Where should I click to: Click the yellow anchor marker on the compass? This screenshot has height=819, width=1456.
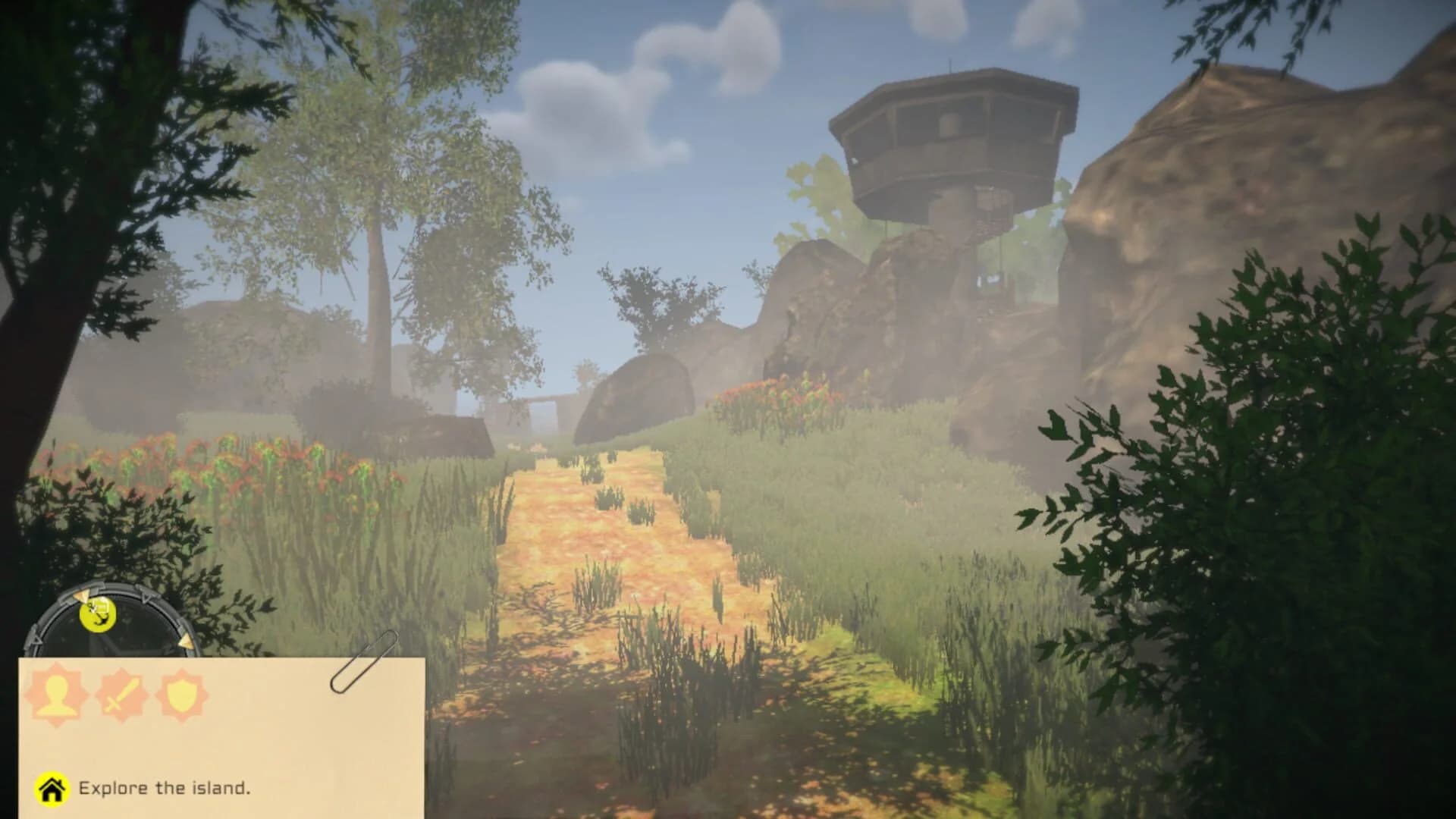tap(97, 616)
